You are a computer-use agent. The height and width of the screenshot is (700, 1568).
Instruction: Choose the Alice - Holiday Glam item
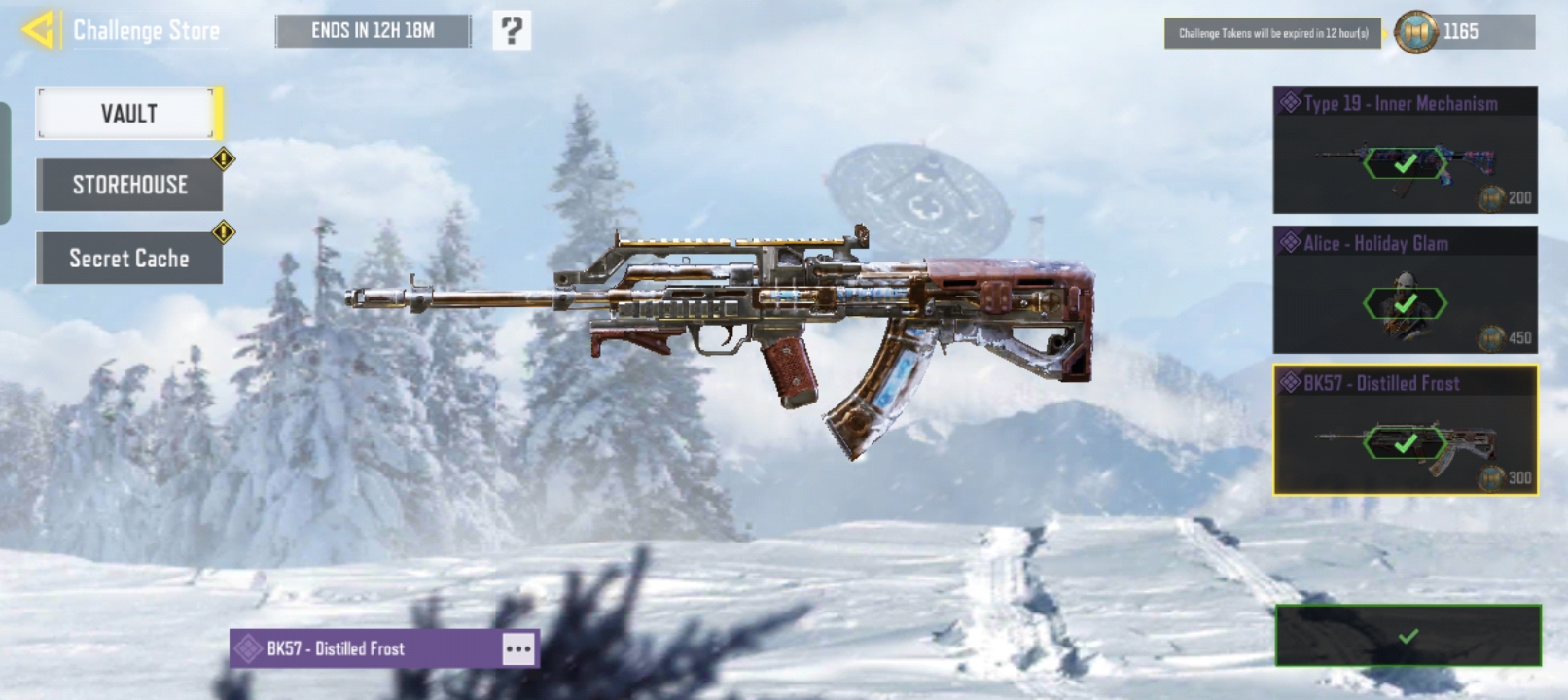[1405, 291]
